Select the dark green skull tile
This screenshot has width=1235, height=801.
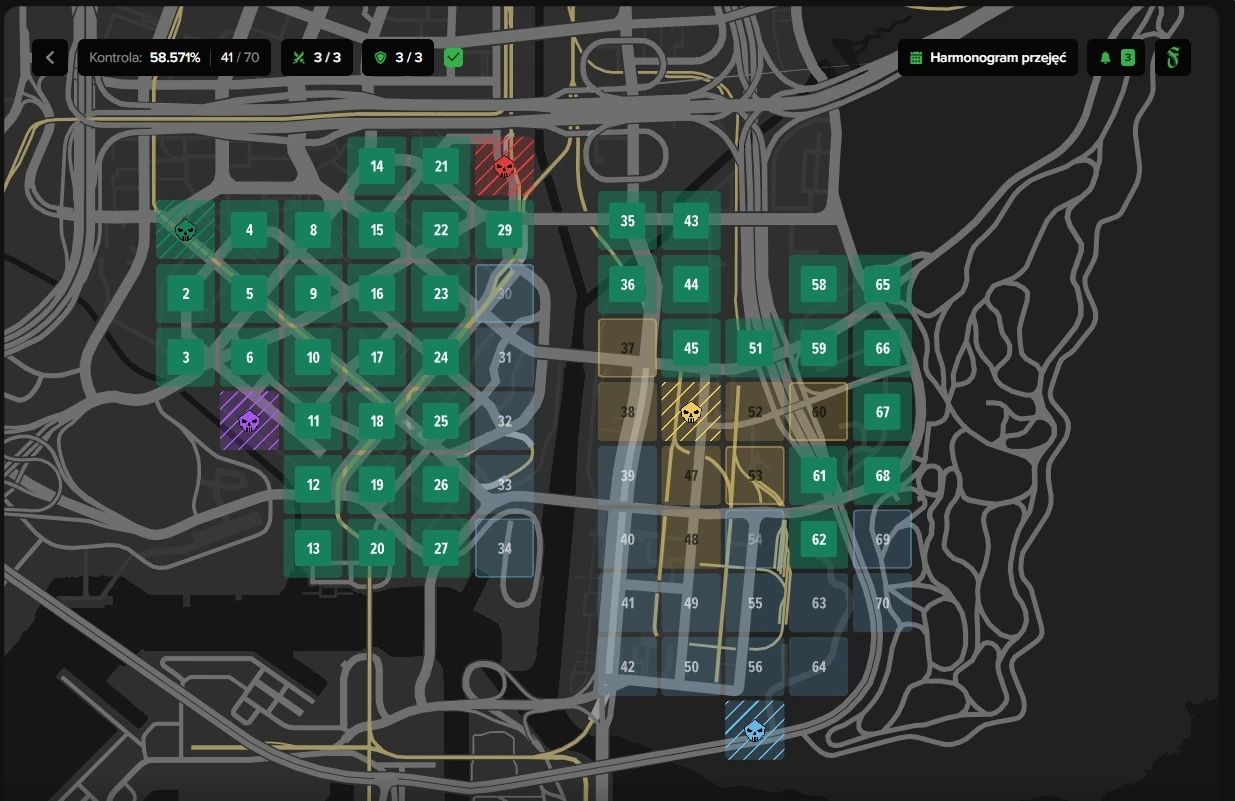185,230
